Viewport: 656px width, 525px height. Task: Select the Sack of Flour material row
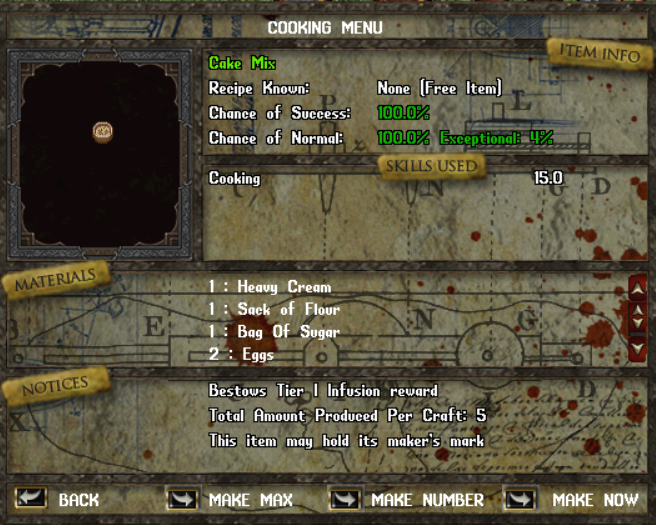274,309
